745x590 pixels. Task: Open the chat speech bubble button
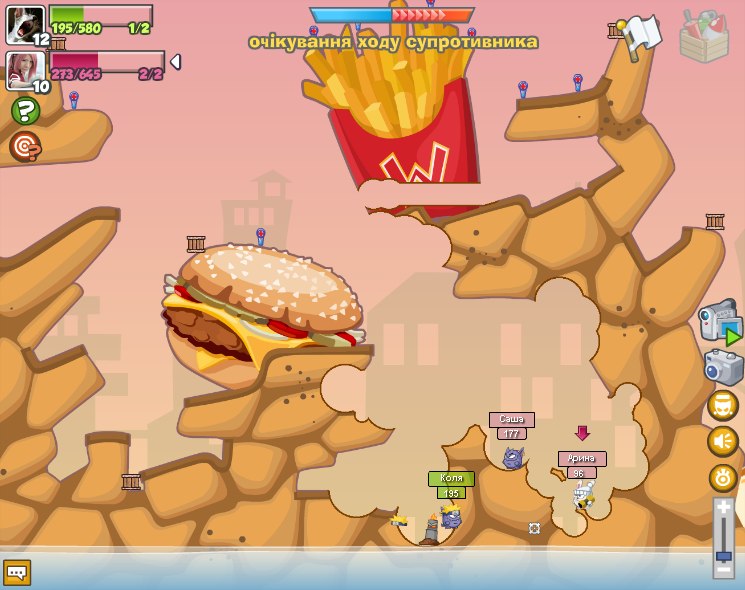click(17, 572)
